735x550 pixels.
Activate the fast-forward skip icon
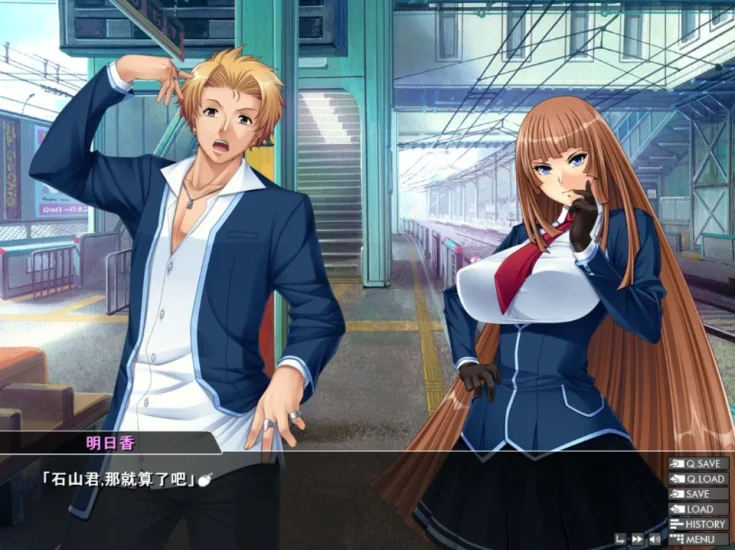coord(637,540)
